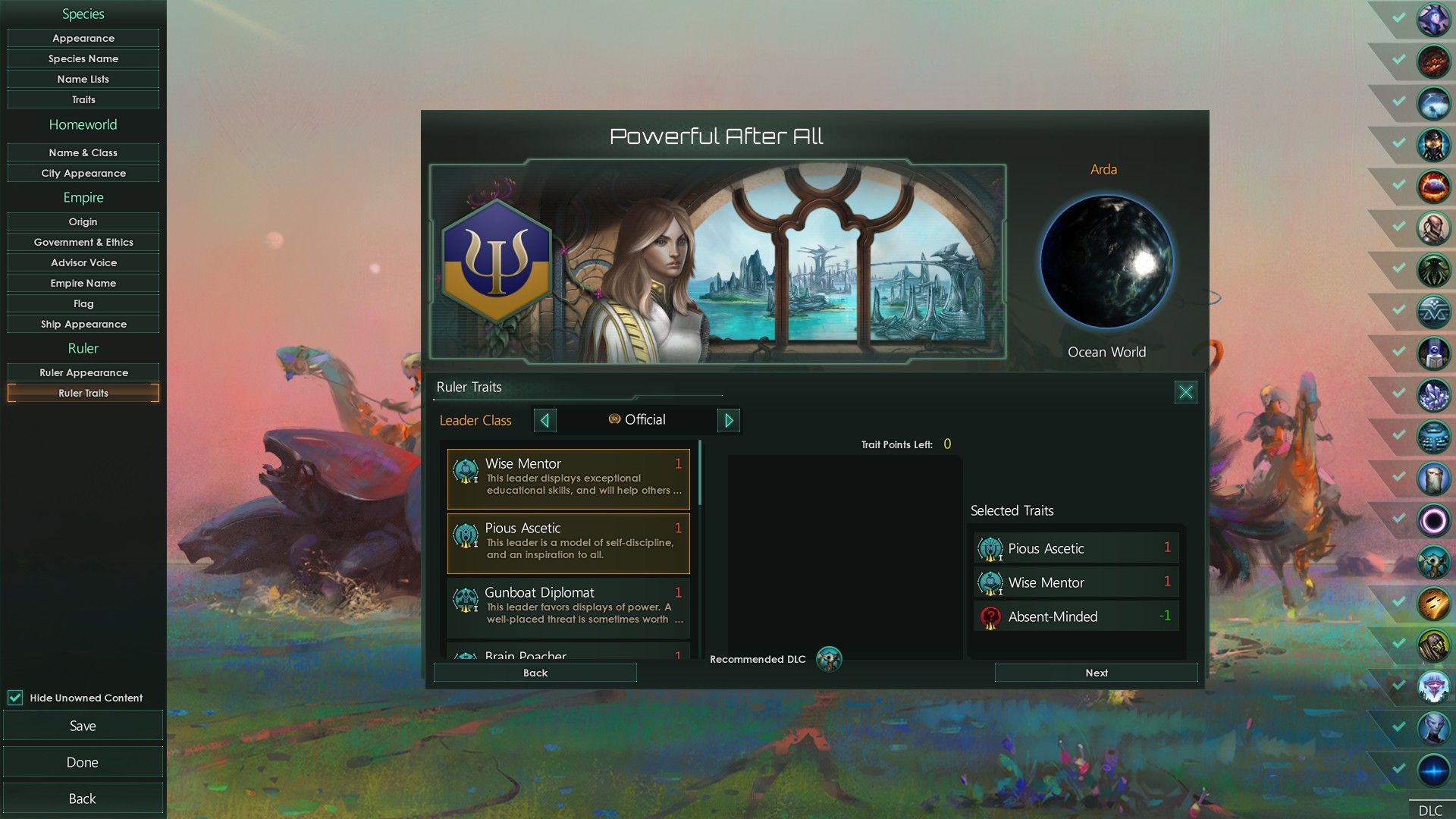The height and width of the screenshot is (819, 1456).
Task: Click the Recommended DLC portrait icon
Action: [830, 660]
